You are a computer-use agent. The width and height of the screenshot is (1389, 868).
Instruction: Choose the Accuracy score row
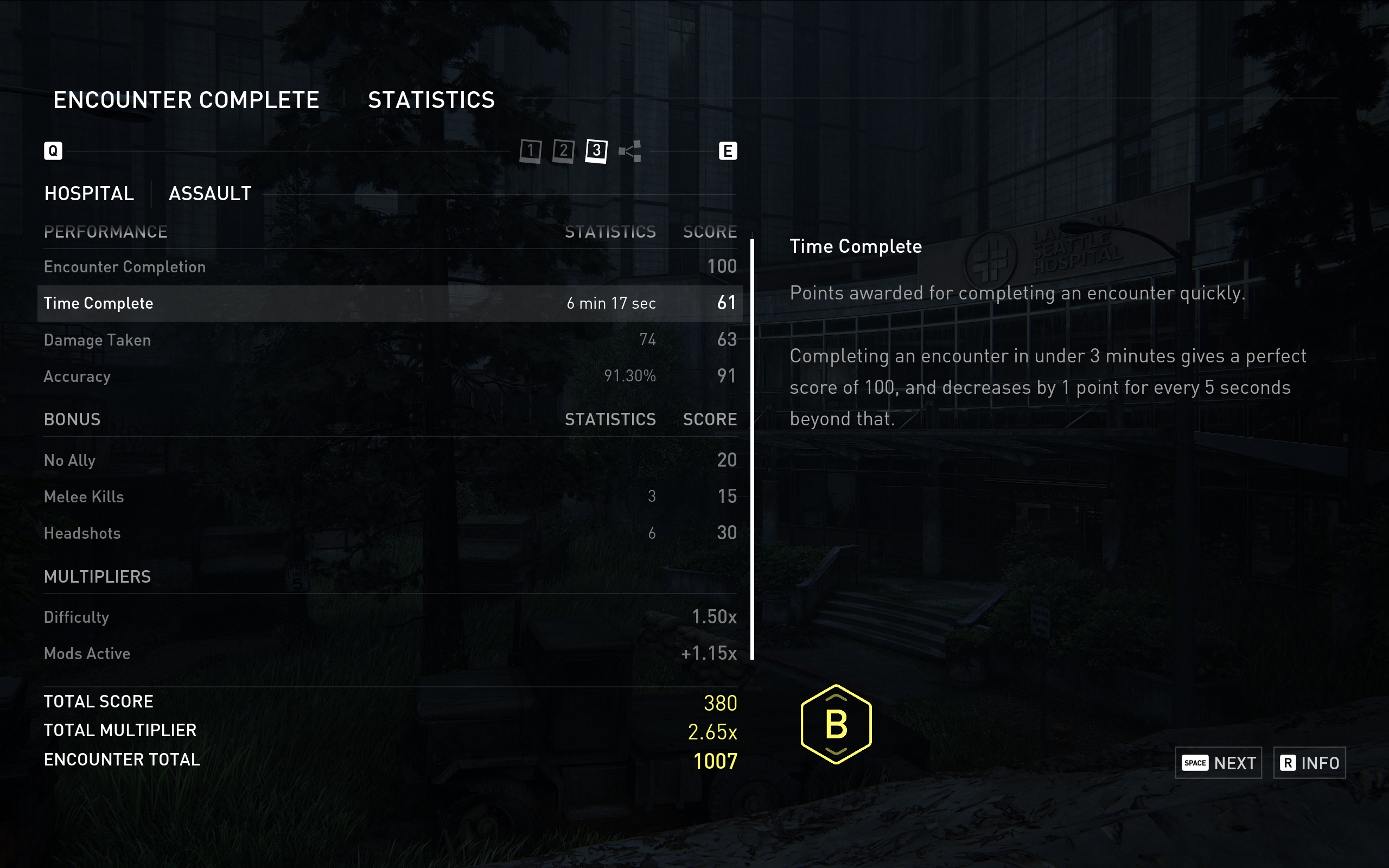point(389,376)
